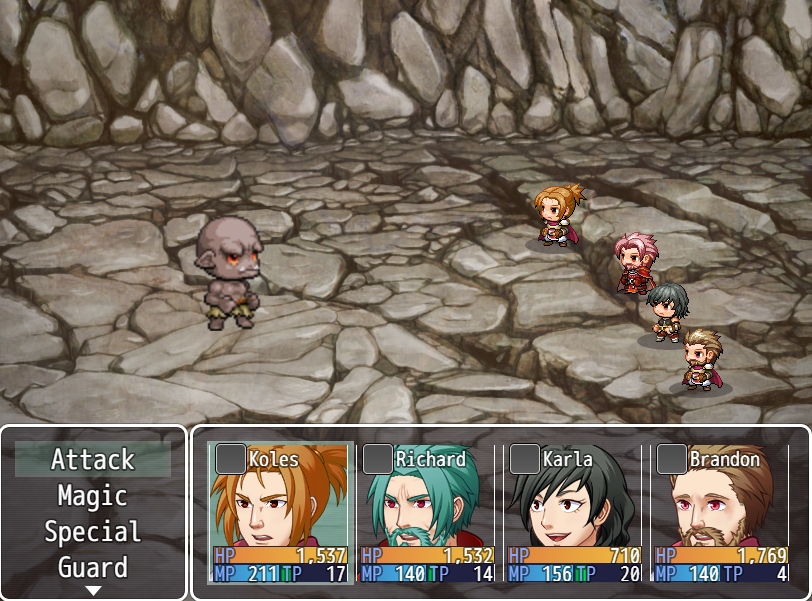Show more commands with the down arrow
812x601 pixels.
[x=93, y=590]
